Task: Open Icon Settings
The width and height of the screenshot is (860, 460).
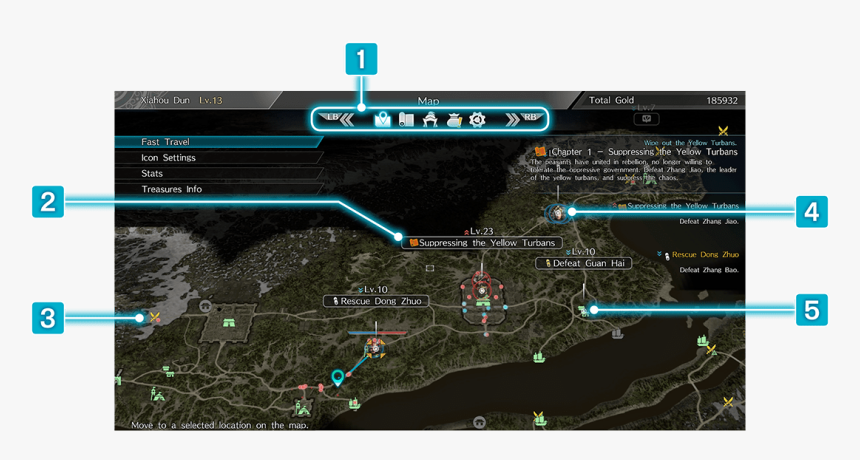Action: click(168, 158)
